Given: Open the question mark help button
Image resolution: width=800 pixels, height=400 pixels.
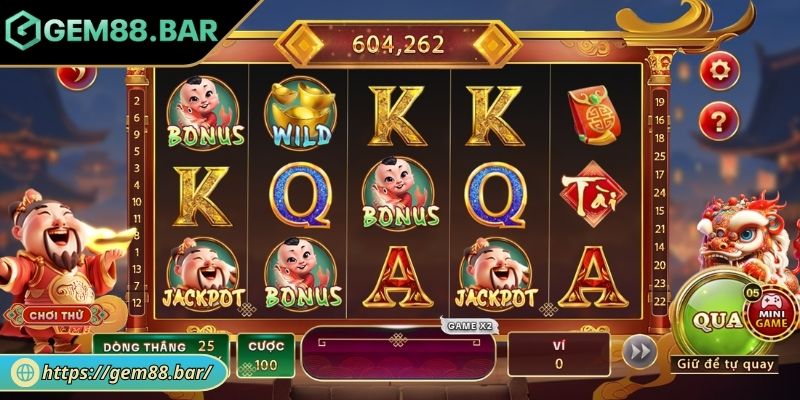Looking at the screenshot, I should (x=716, y=120).
